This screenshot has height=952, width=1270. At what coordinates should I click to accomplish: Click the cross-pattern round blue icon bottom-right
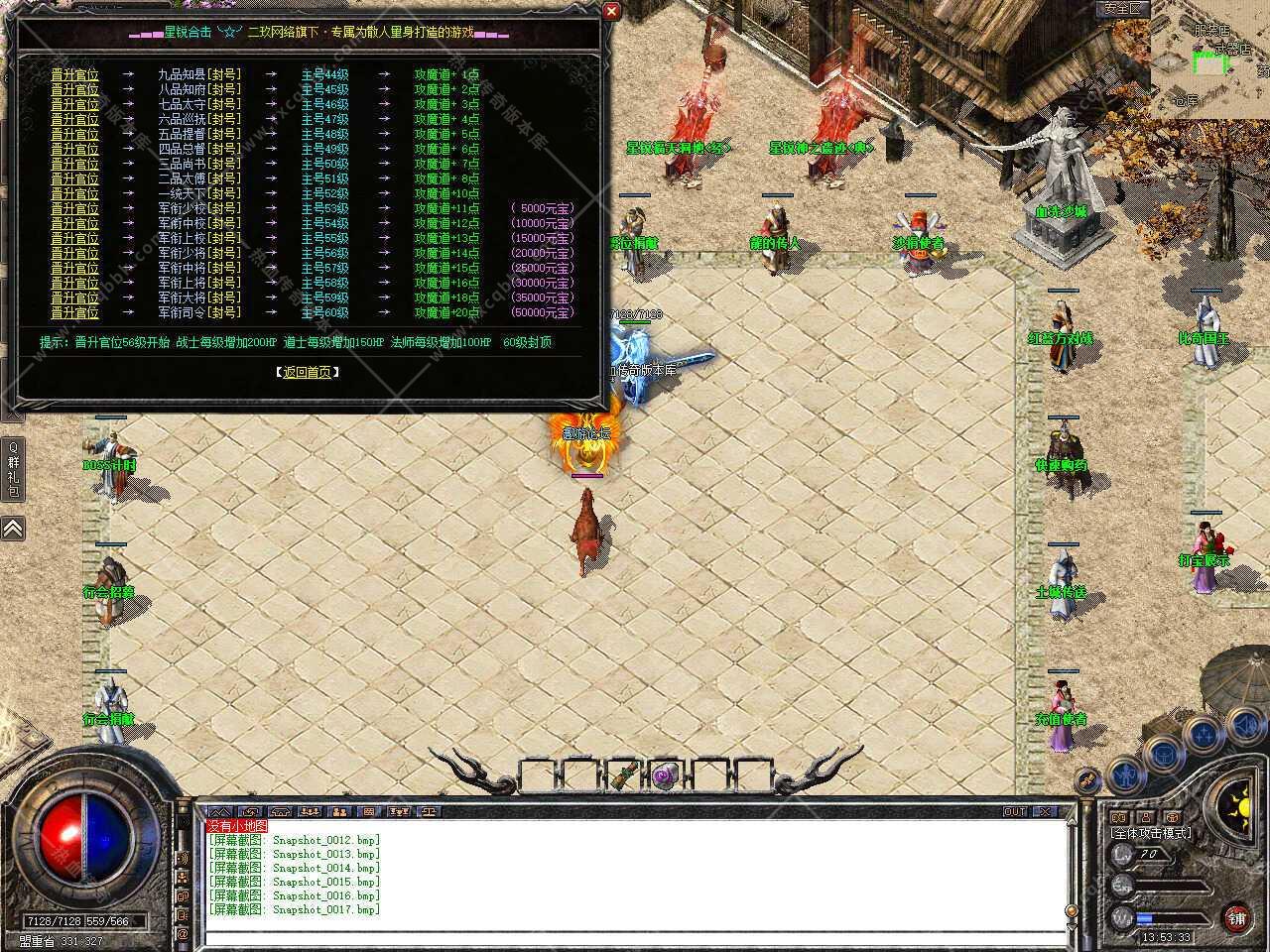click(x=1202, y=735)
